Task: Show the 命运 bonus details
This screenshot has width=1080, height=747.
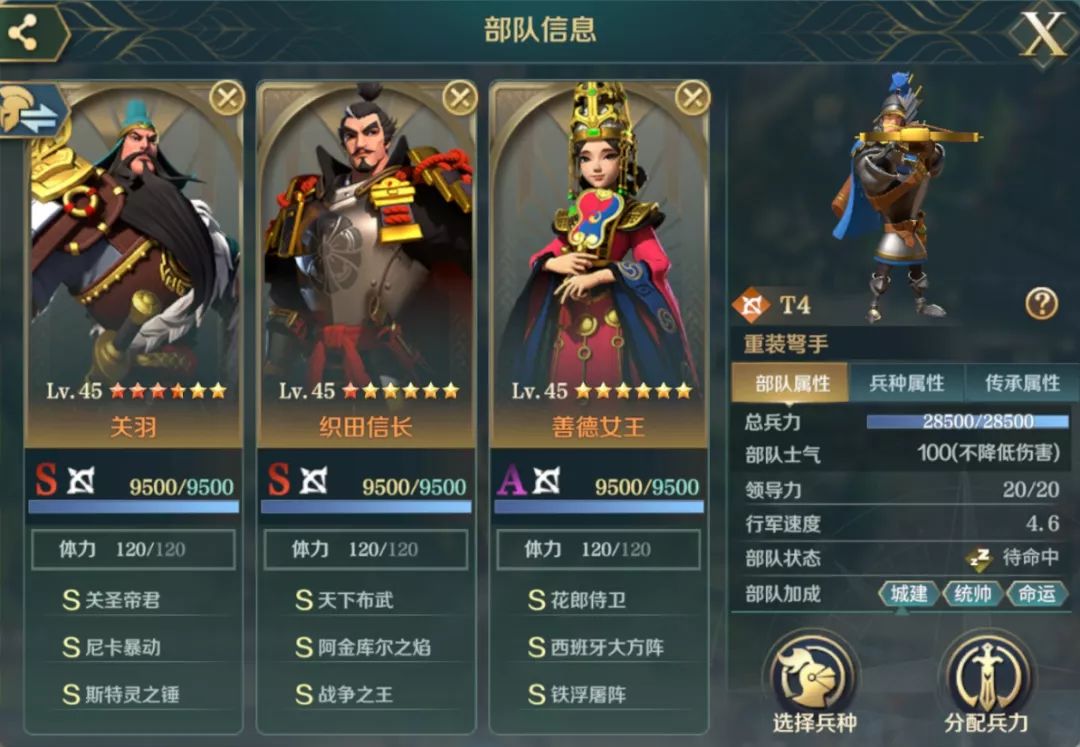Action: click(1036, 594)
